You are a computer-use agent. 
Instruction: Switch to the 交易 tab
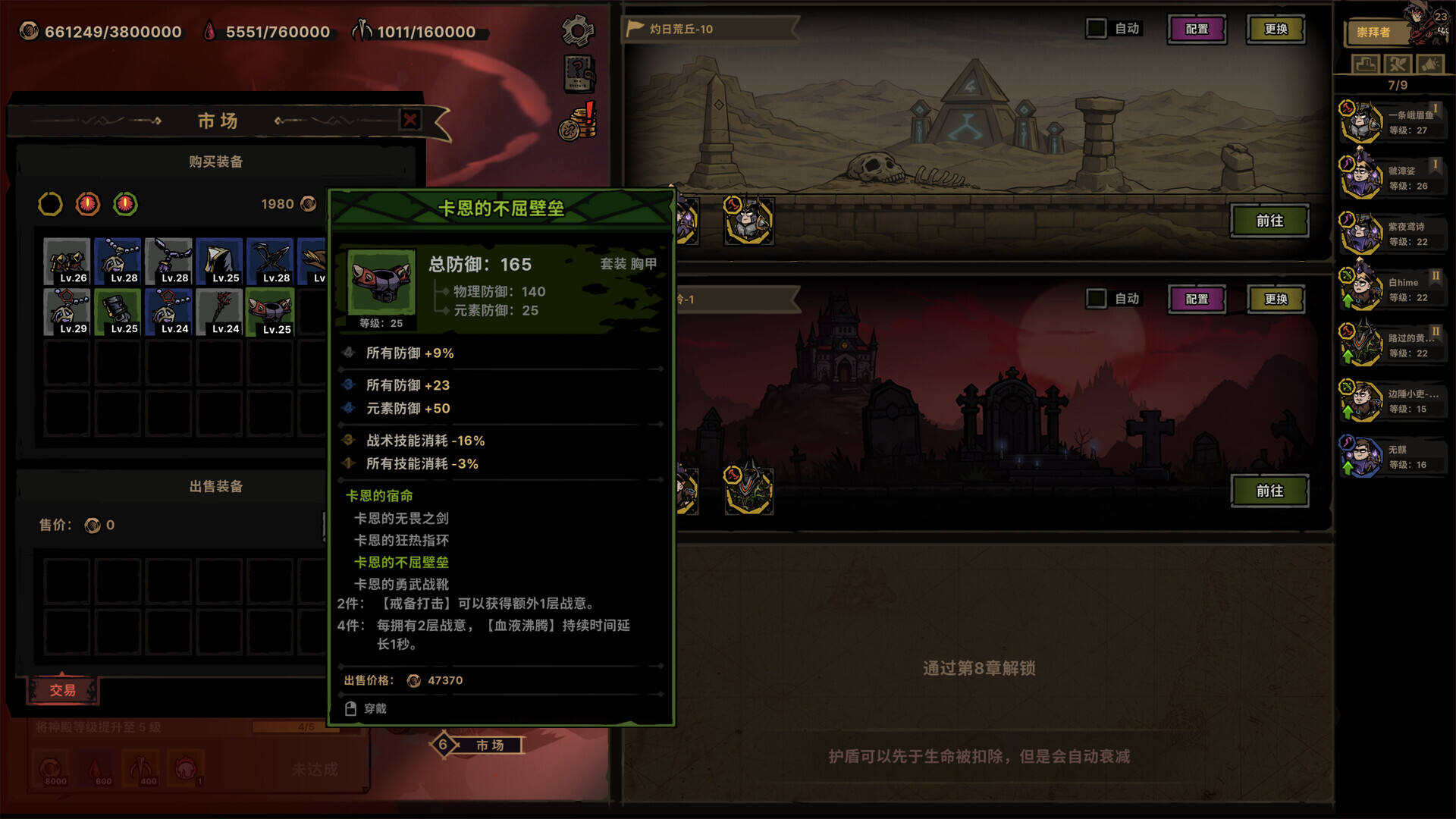(64, 690)
